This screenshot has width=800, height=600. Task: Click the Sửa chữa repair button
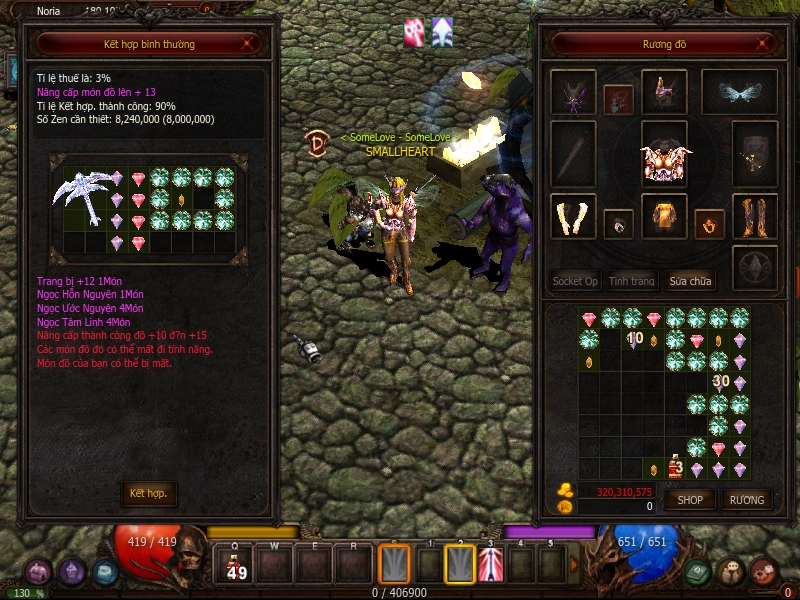click(690, 281)
